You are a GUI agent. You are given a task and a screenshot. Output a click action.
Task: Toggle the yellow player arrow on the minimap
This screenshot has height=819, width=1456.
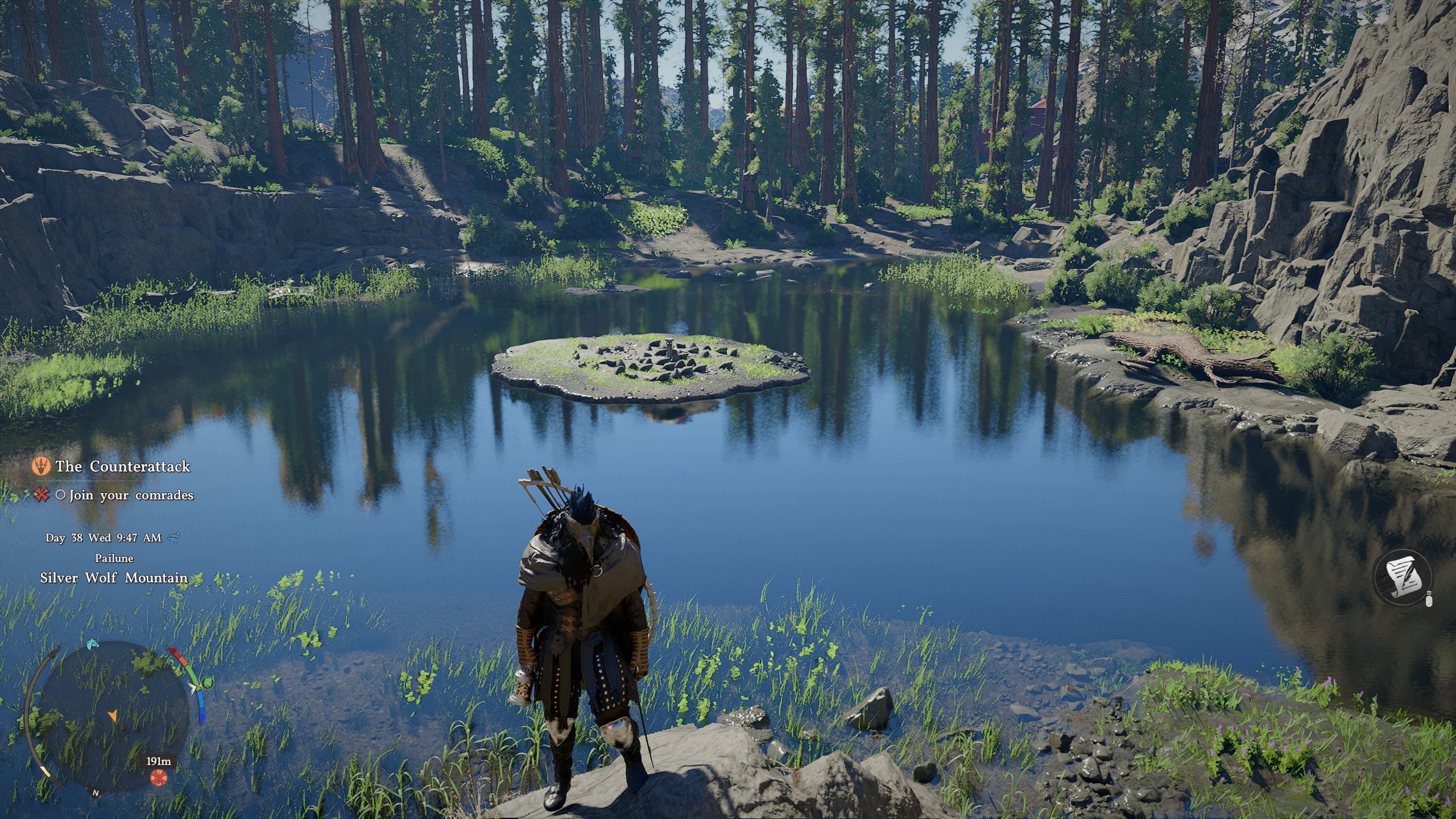coord(114,716)
